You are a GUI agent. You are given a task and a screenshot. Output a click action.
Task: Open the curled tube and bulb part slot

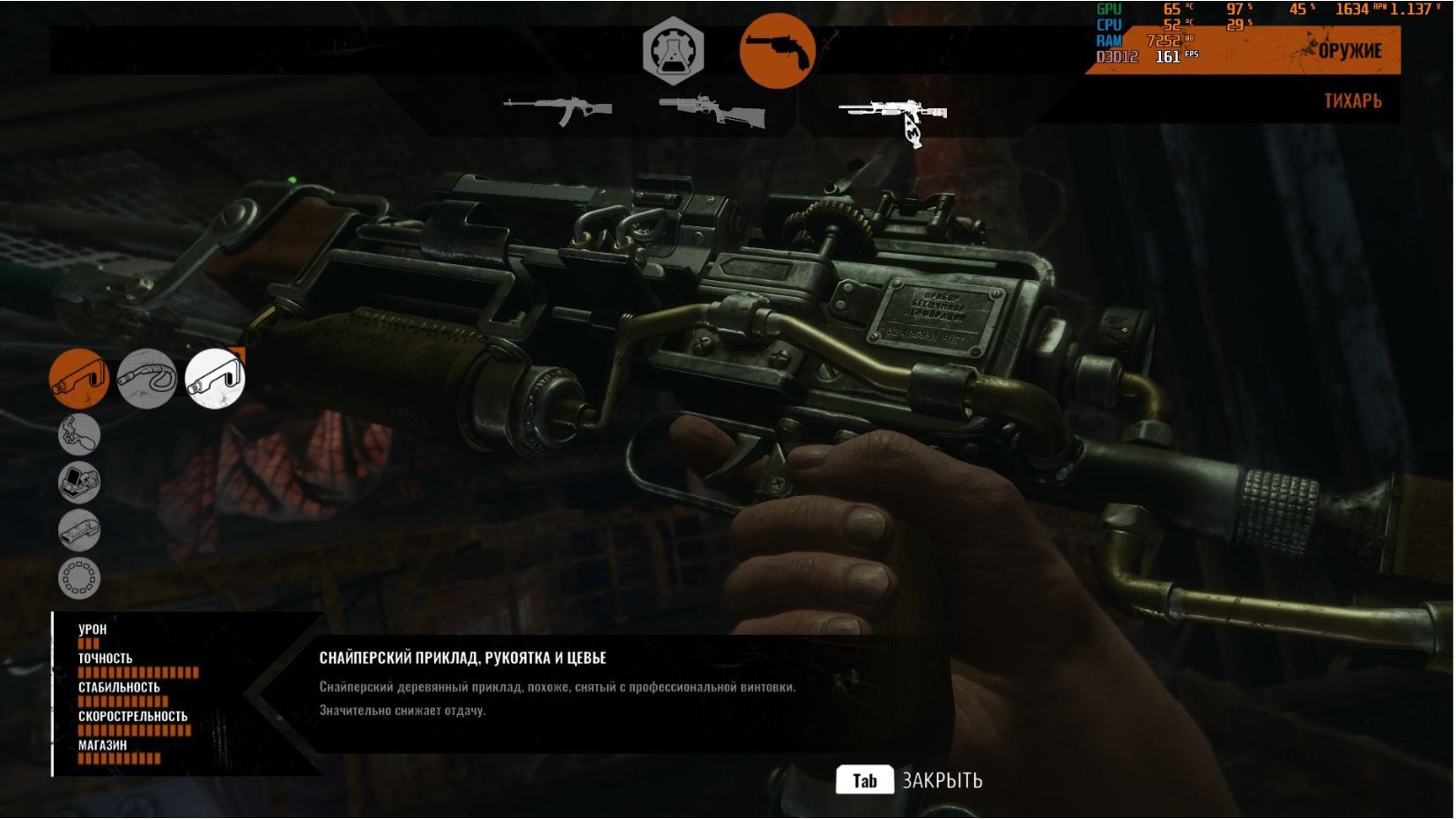(79, 434)
